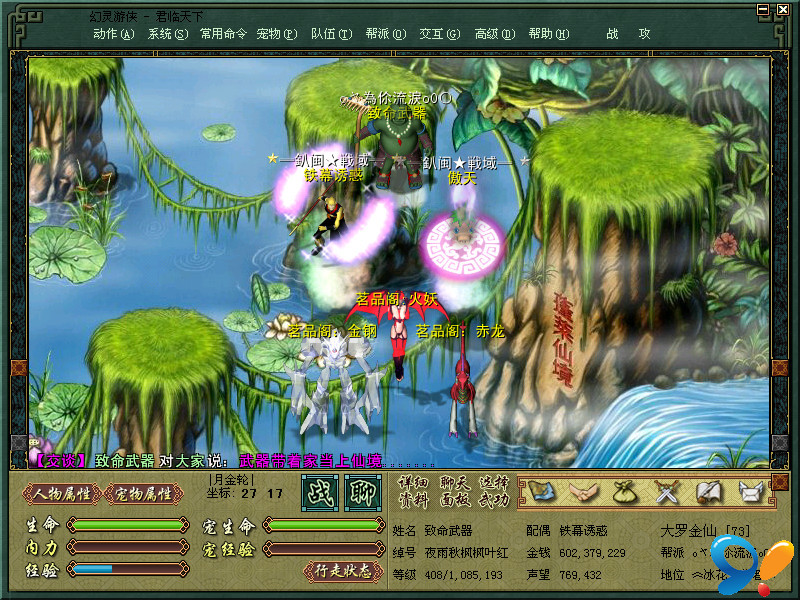Switch to the 选择武功 martial skills tab
Image resolution: width=800 pixels, height=600 pixels.
coord(494,490)
